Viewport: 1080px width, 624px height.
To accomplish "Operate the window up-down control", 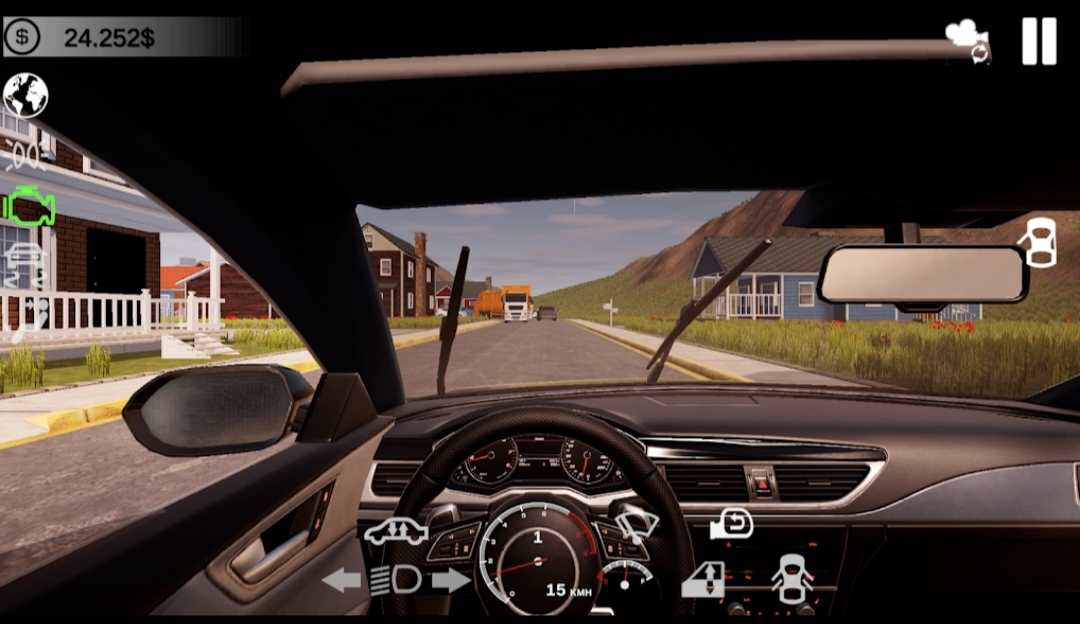I will (x=703, y=580).
